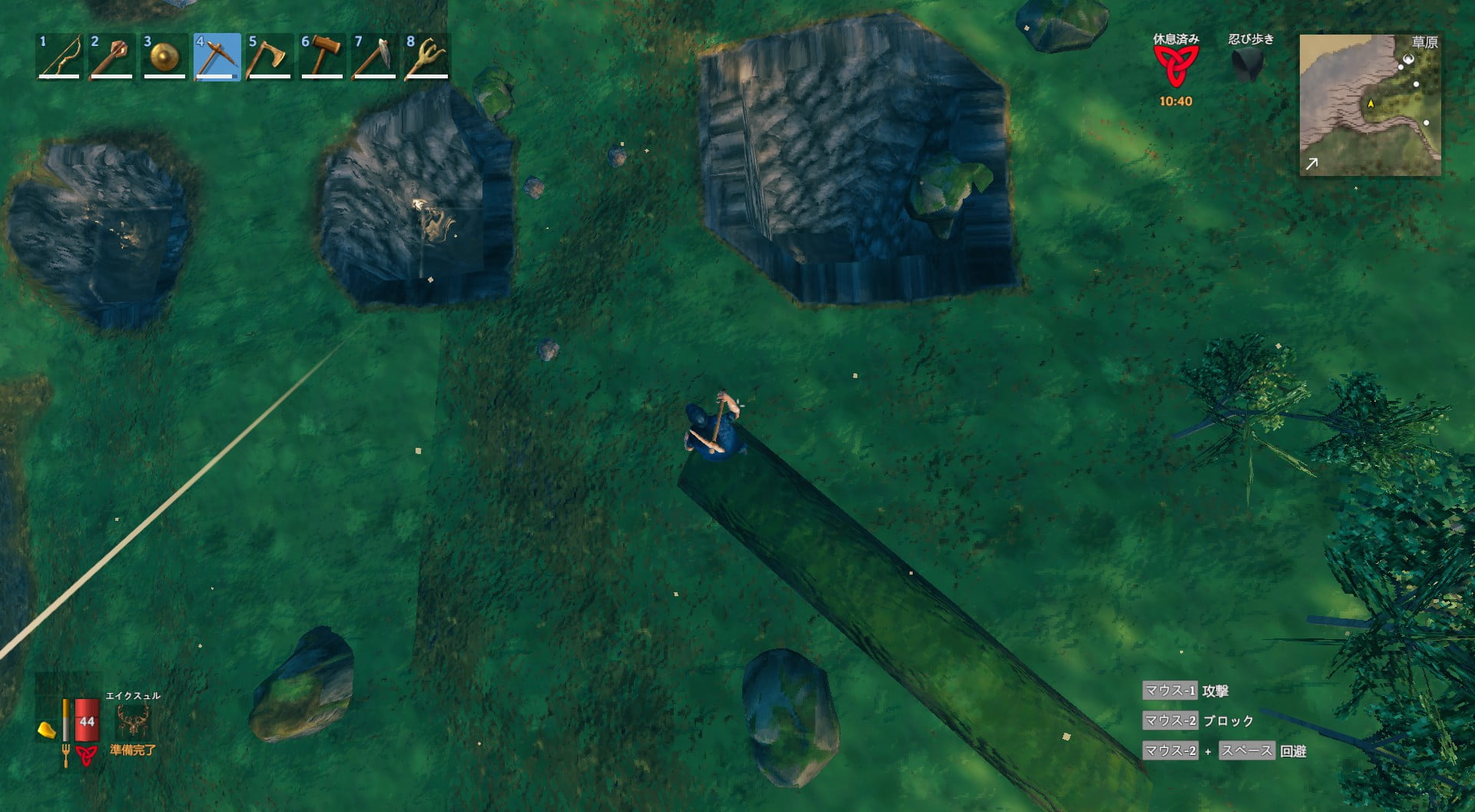Equip the axe in hotbar slot 5
This screenshot has height=812, width=1475.
pos(269,57)
